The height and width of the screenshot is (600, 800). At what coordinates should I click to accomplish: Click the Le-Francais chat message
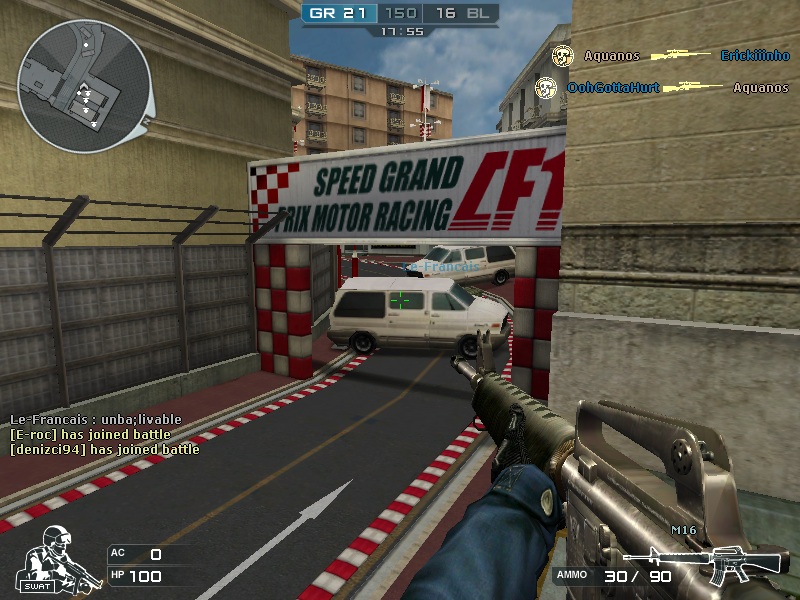(89, 420)
